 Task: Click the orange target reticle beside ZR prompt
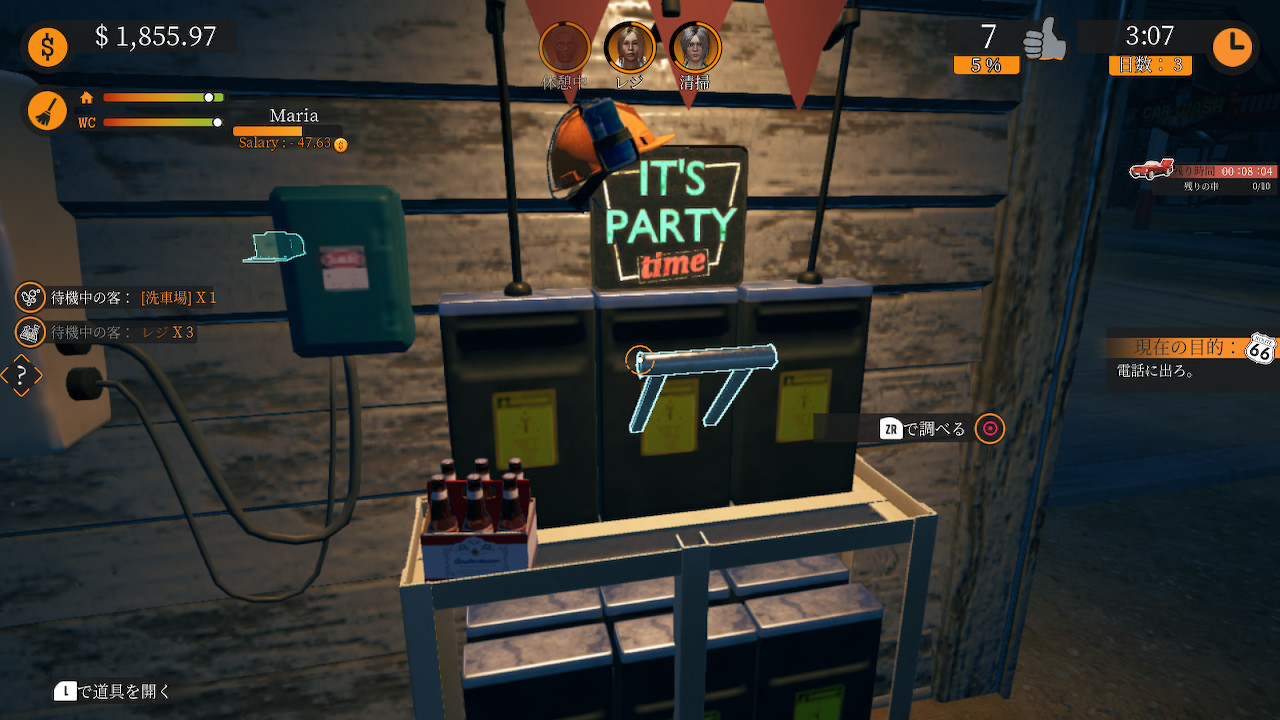point(988,428)
